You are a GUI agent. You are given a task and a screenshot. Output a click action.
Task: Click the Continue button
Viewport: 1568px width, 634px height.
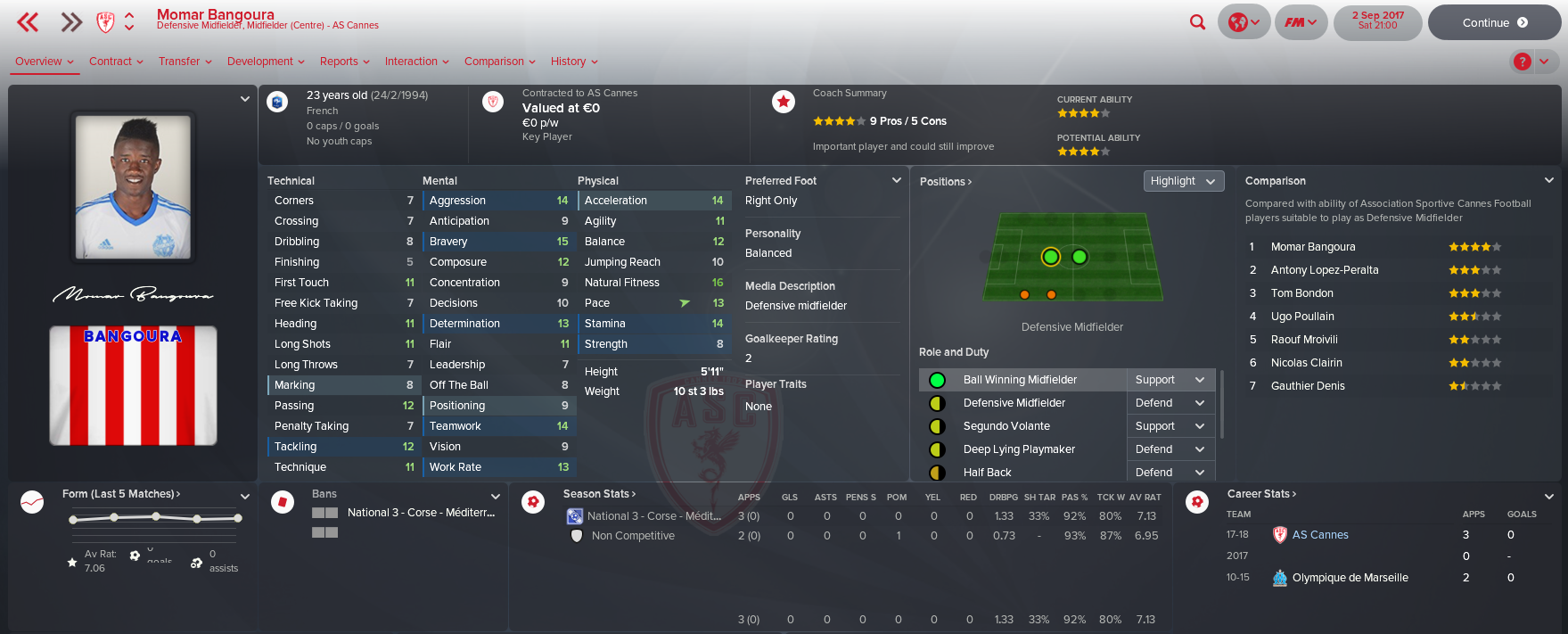point(1494,23)
